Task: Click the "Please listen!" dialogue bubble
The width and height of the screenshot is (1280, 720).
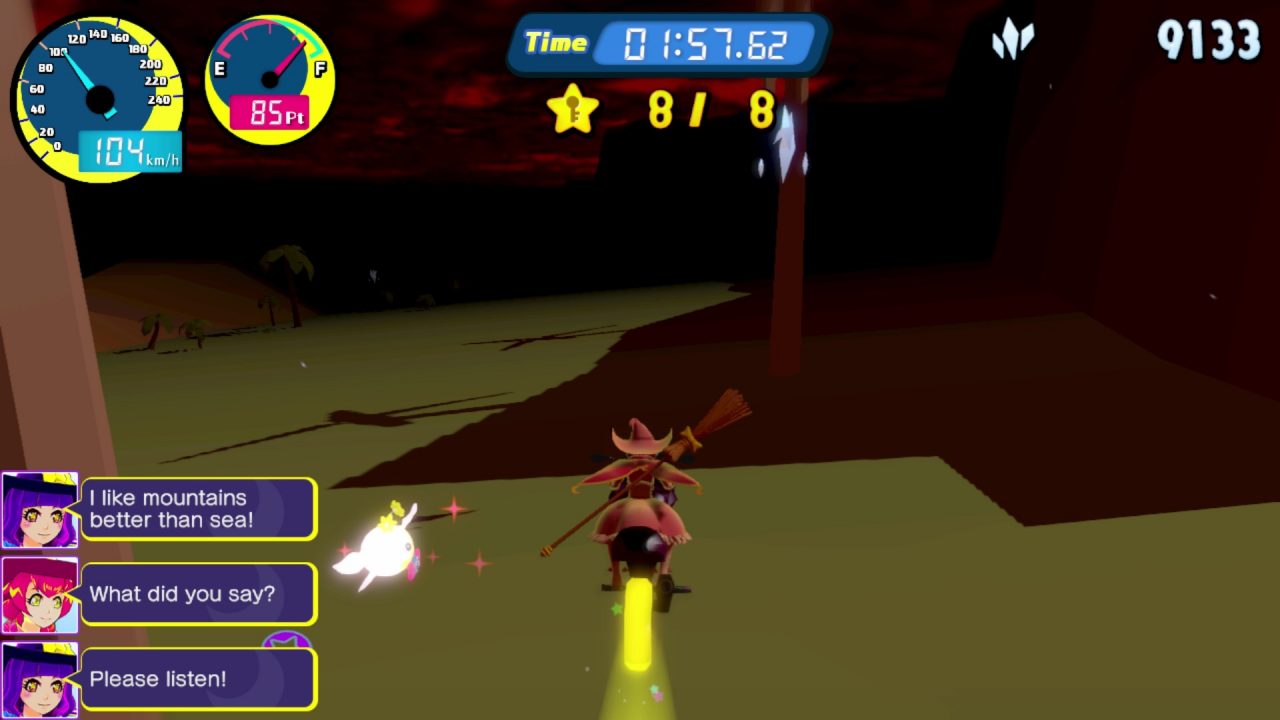Action: [198, 679]
